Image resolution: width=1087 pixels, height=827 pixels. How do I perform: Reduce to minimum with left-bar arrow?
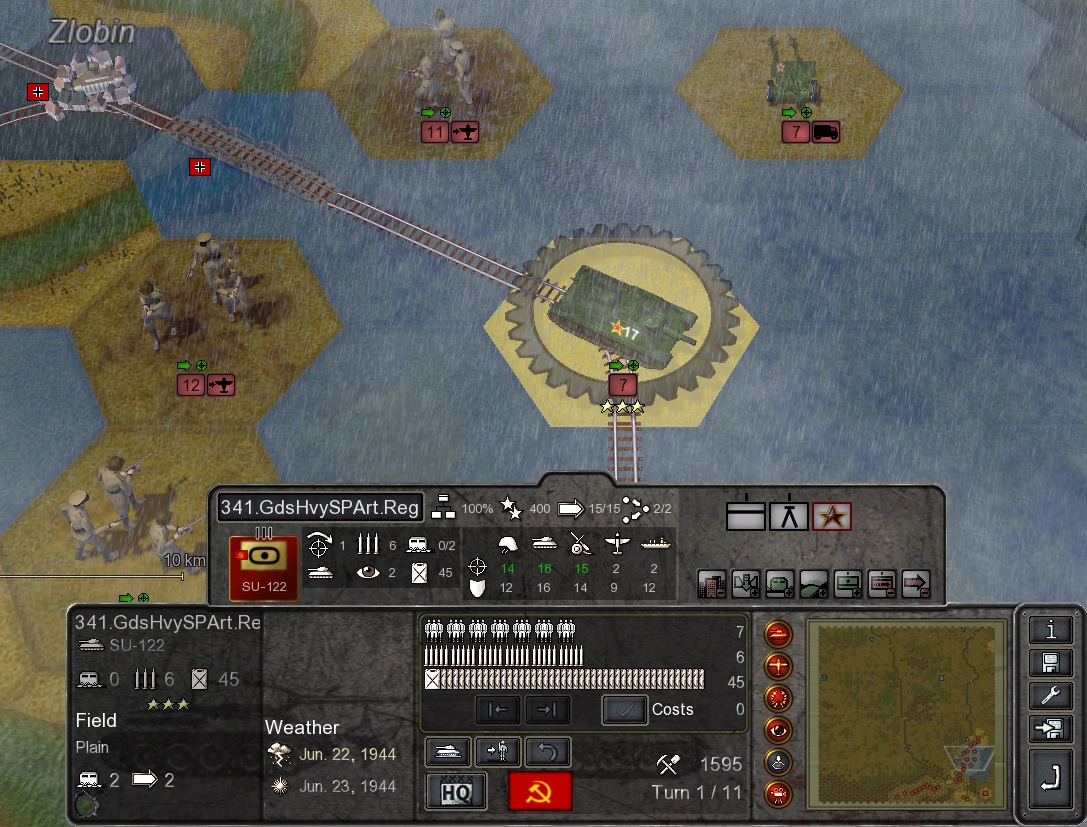[x=498, y=710]
